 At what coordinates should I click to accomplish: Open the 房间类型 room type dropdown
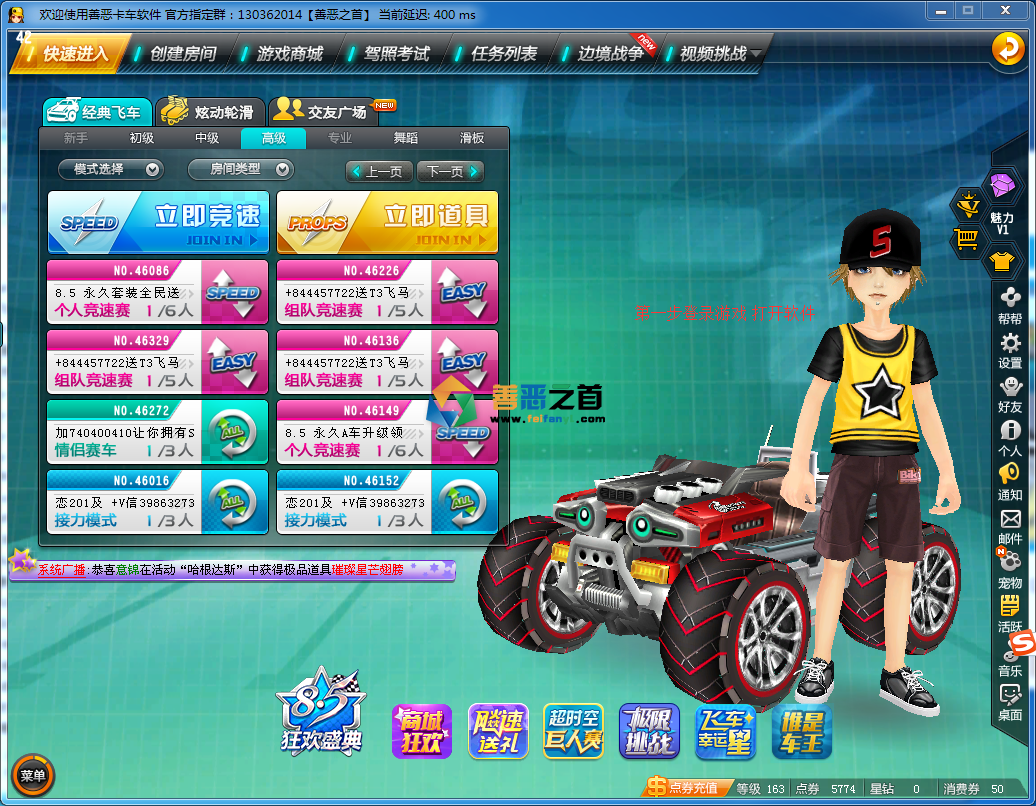[240, 170]
